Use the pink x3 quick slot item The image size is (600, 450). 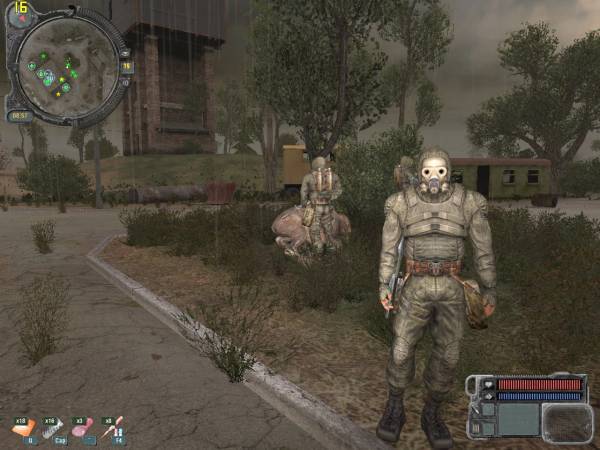point(85,427)
